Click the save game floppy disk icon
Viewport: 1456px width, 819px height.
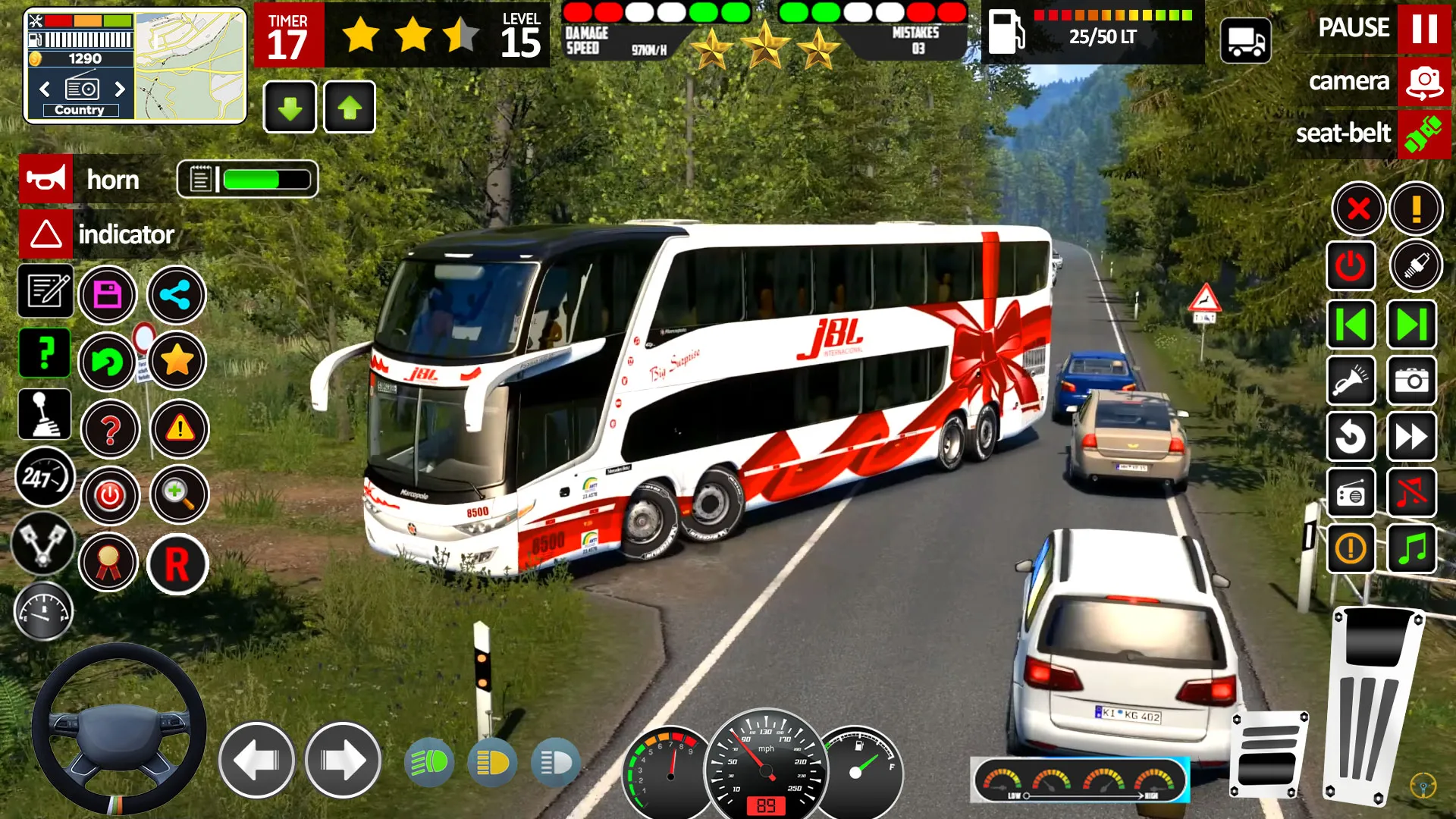(108, 294)
